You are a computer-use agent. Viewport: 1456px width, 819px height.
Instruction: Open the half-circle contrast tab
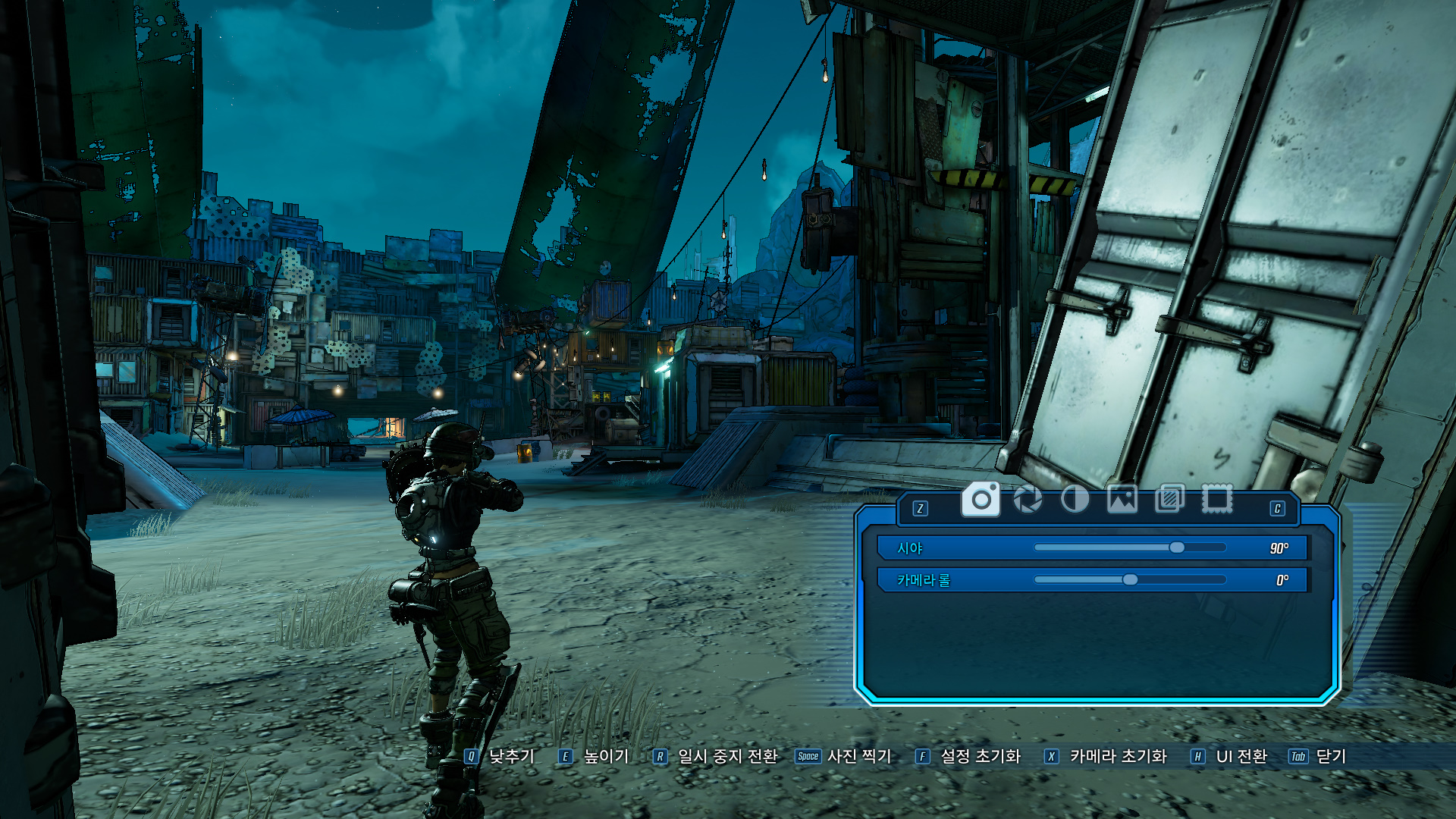click(x=1075, y=500)
